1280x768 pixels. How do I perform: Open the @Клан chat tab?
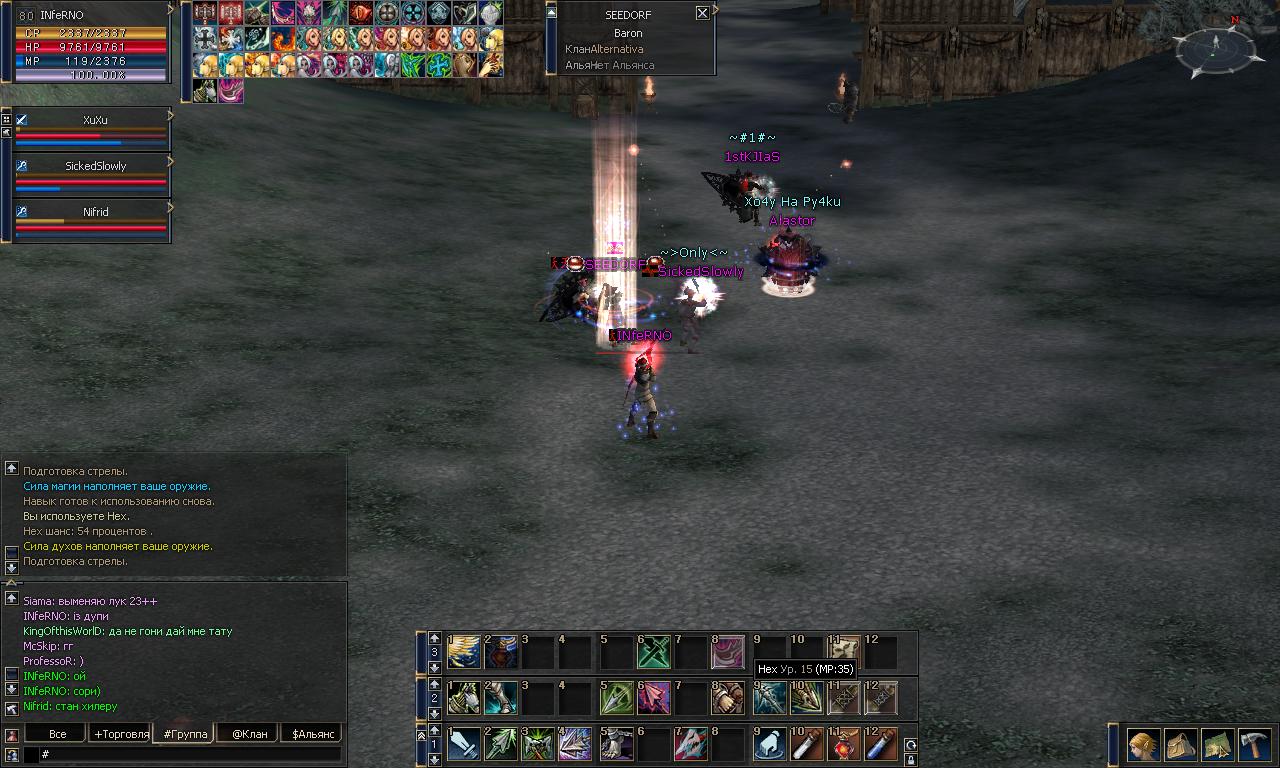point(249,734)
